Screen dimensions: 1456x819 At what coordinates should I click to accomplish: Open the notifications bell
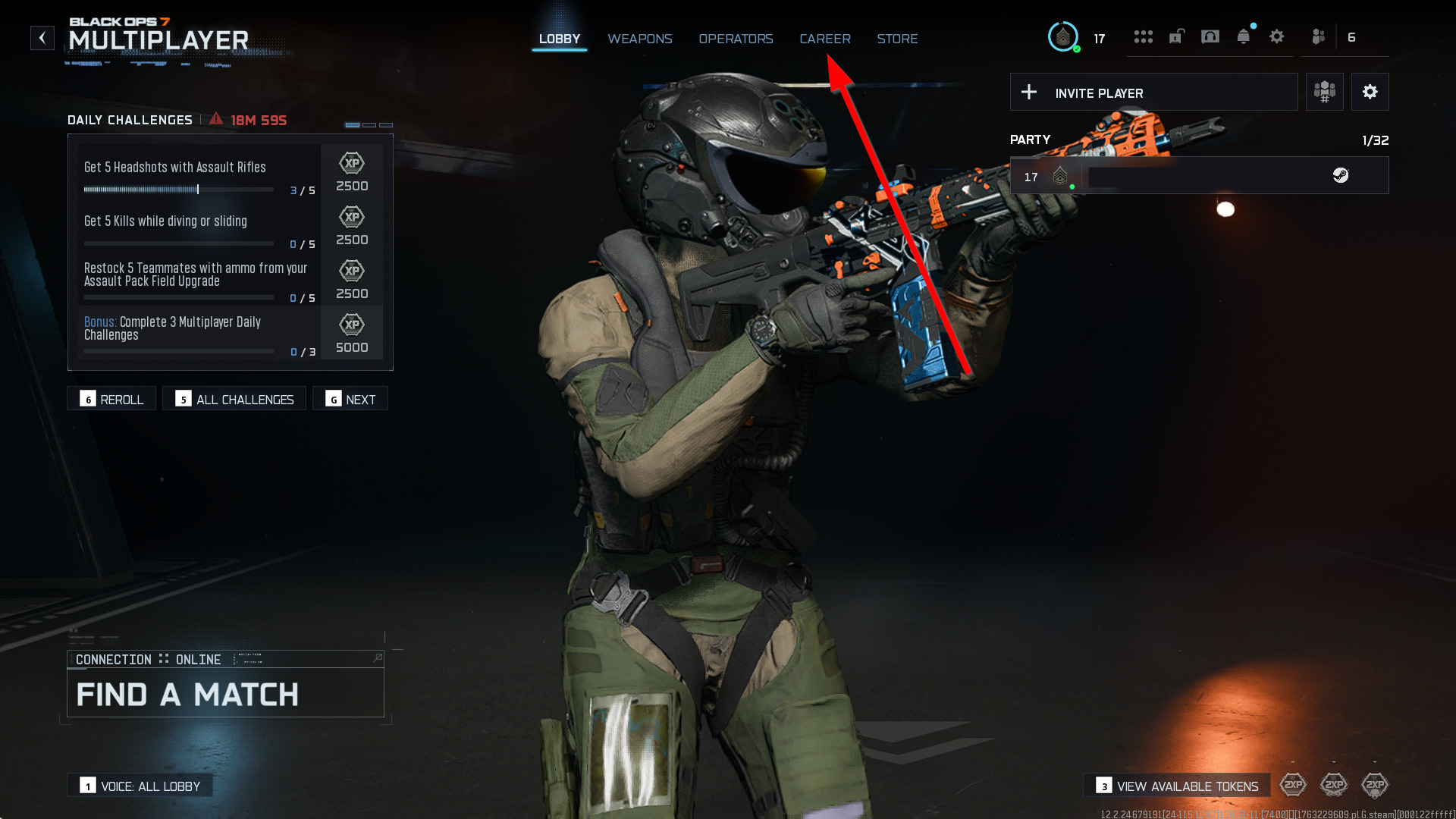pos(1243,37)
